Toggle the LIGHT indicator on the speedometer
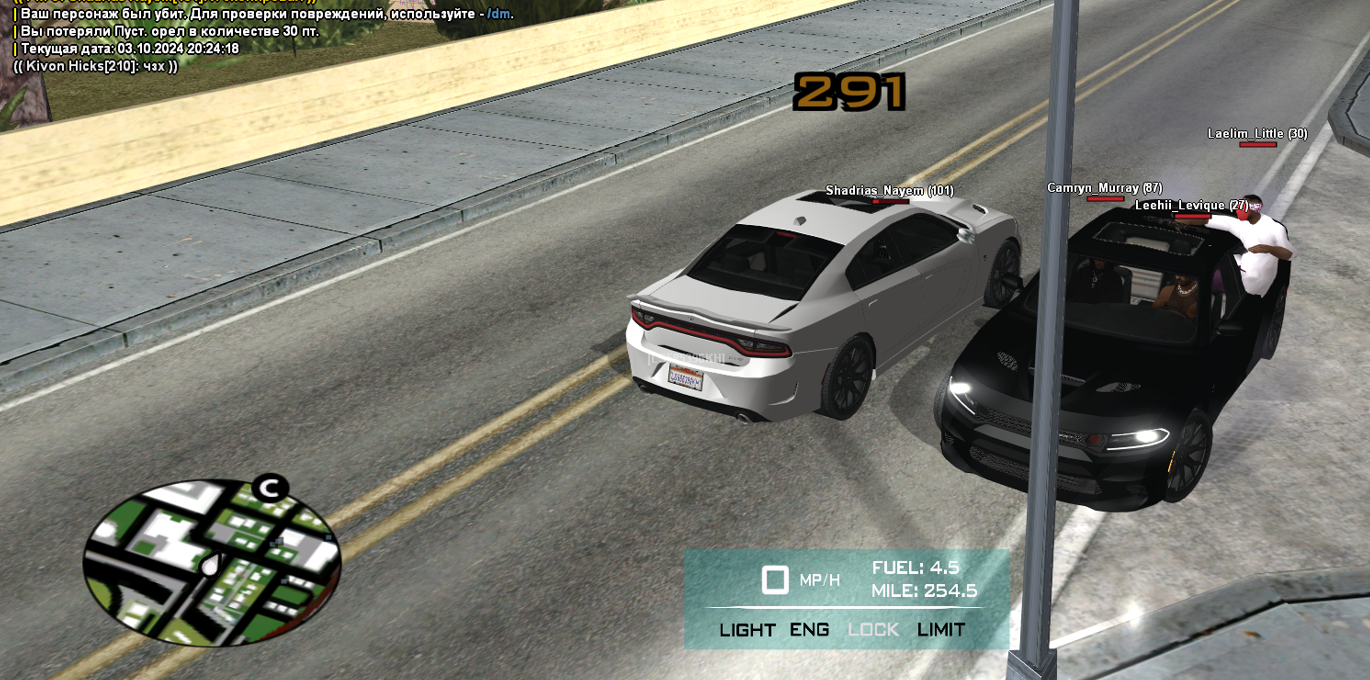 point(747,629)
